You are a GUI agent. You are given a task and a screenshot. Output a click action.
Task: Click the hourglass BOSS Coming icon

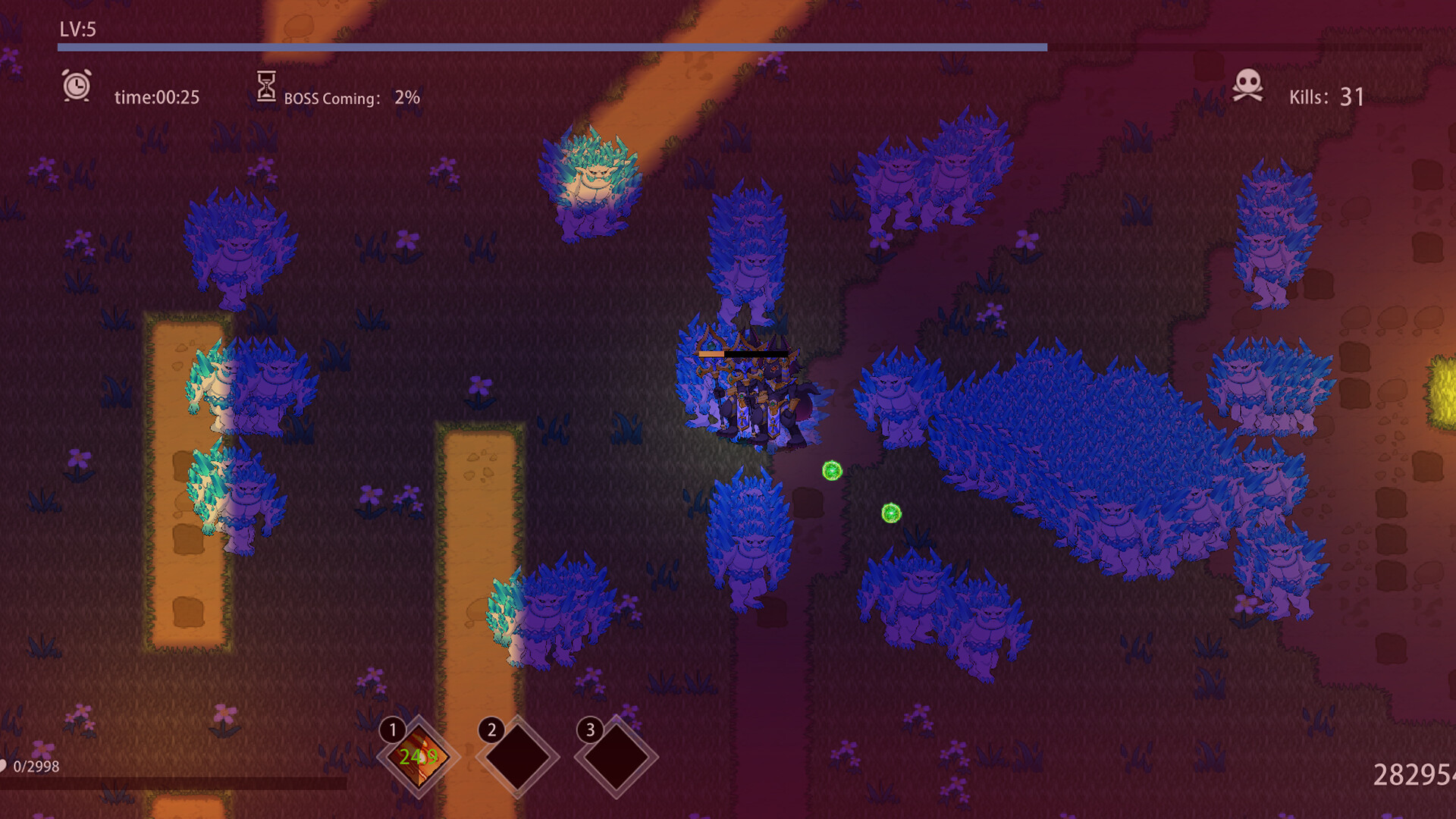click(x=266, y=86)
